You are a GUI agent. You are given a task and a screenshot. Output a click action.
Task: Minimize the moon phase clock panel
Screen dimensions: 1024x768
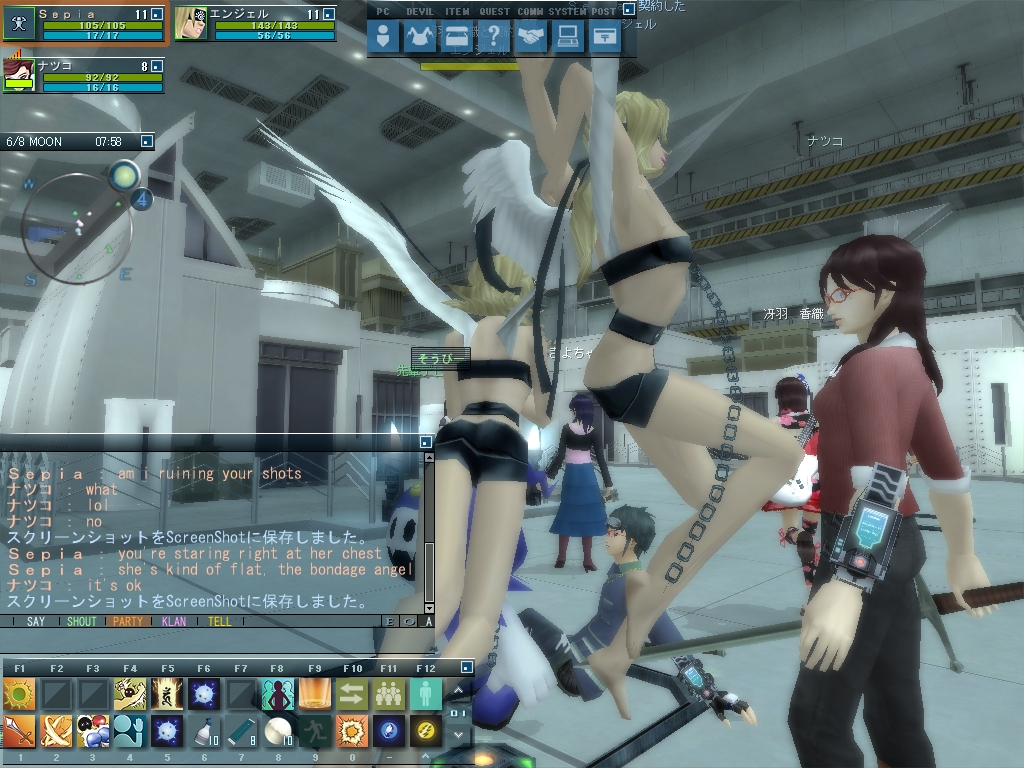pyautogui.click(x=146, y=142)
